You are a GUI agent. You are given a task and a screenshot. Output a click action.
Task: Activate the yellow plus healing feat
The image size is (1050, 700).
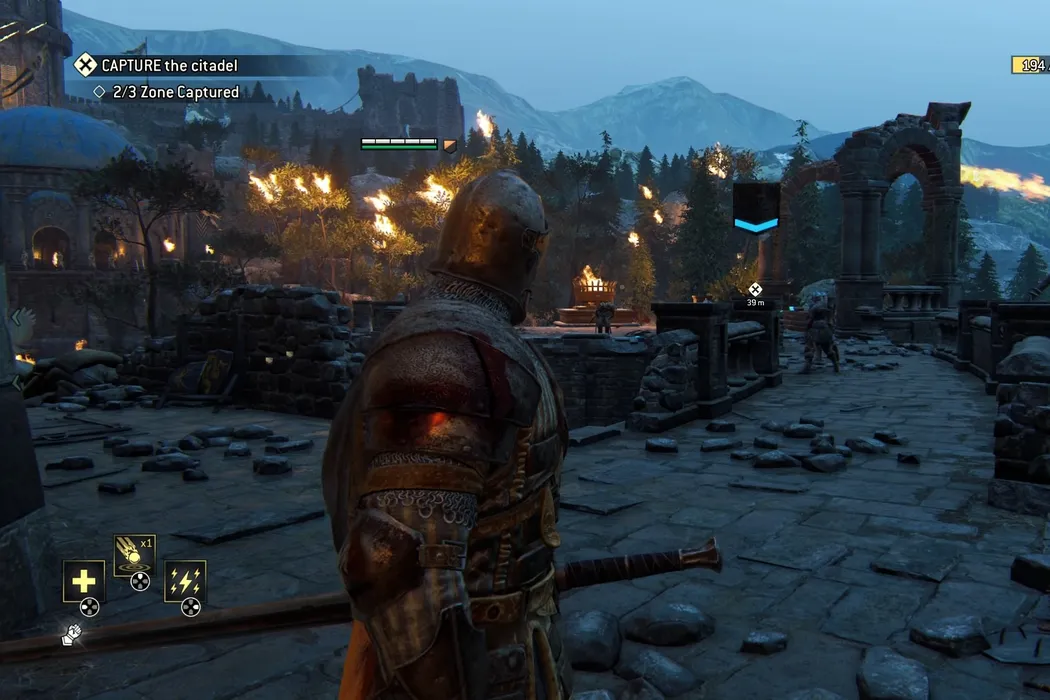point(84,581)
